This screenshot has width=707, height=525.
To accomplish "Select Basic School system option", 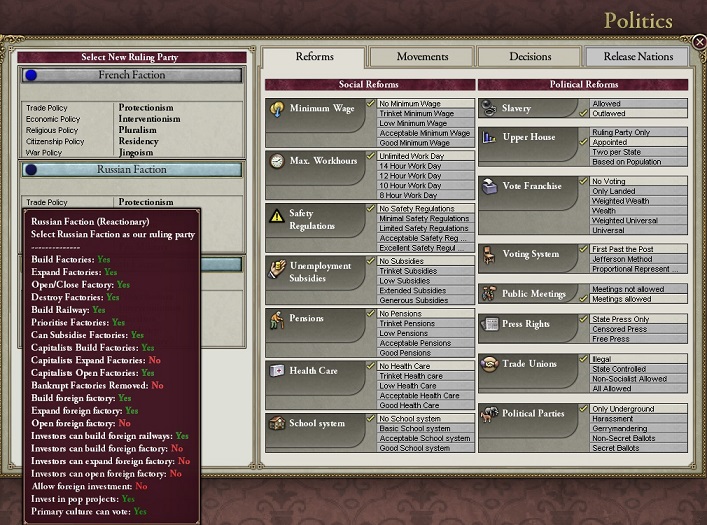I will click(x=425, y=428).
